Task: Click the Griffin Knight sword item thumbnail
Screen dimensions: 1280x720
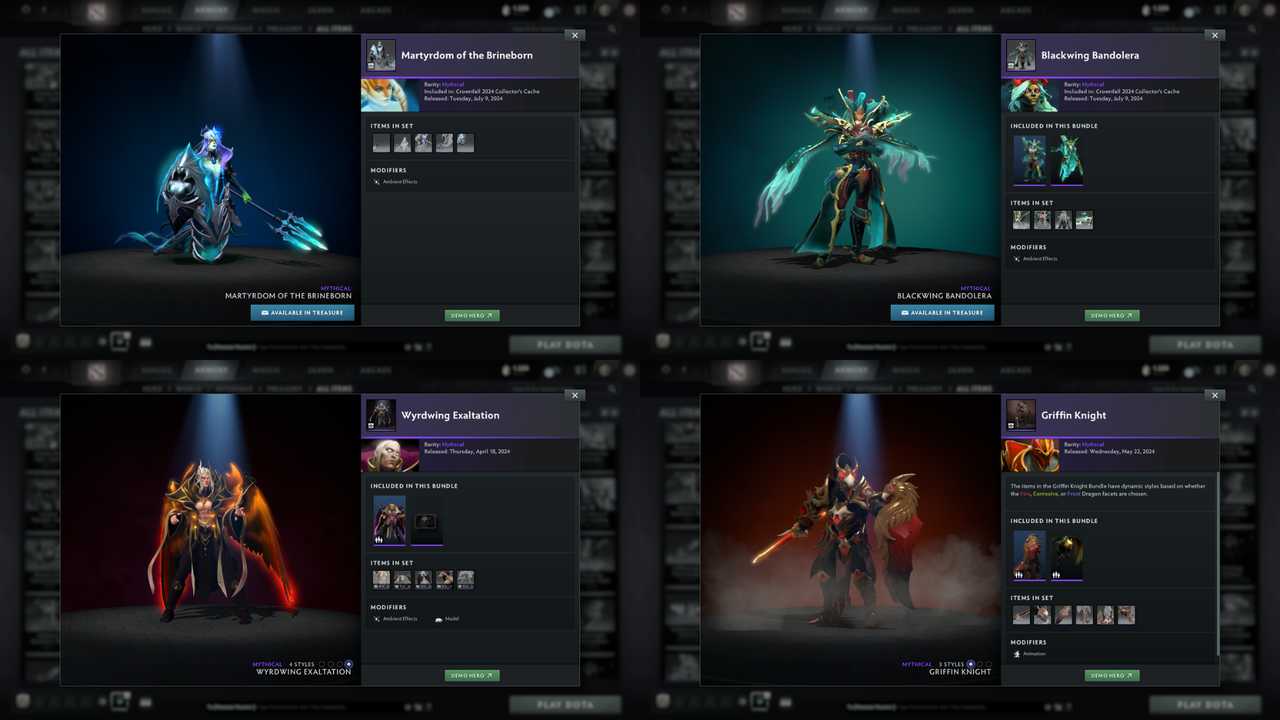Action: [x=1020, y=615]
